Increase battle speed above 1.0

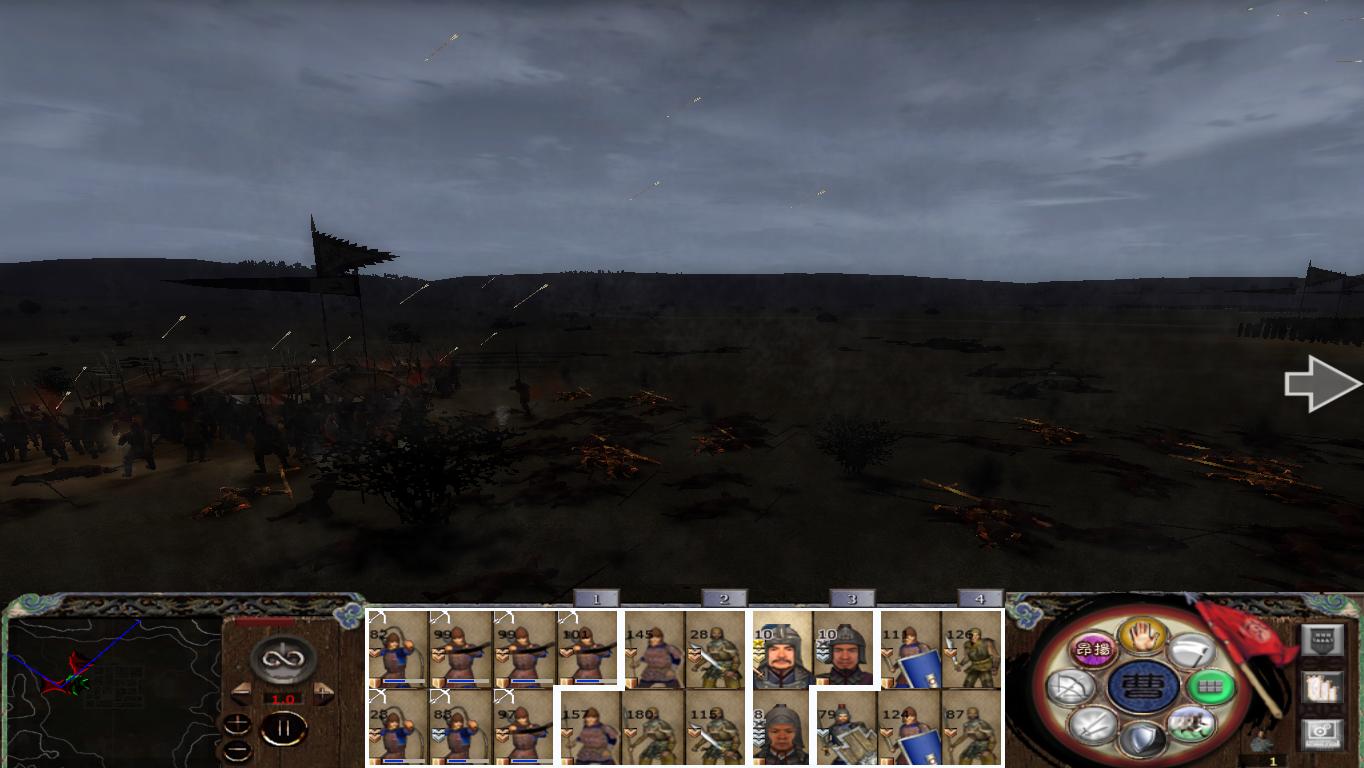point(324,691)
